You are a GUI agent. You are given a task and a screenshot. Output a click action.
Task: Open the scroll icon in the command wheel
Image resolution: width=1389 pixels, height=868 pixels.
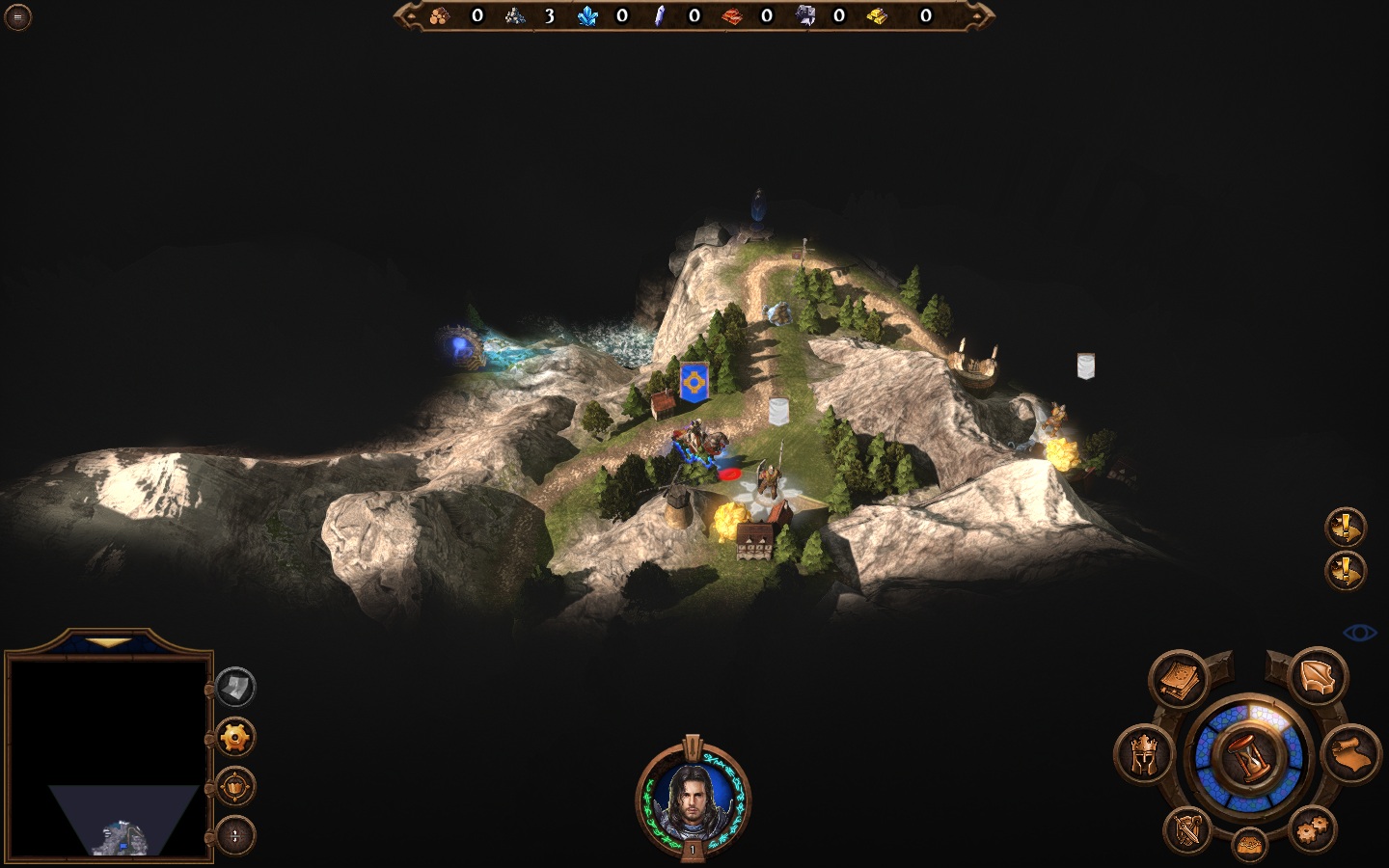point(1351,753)
